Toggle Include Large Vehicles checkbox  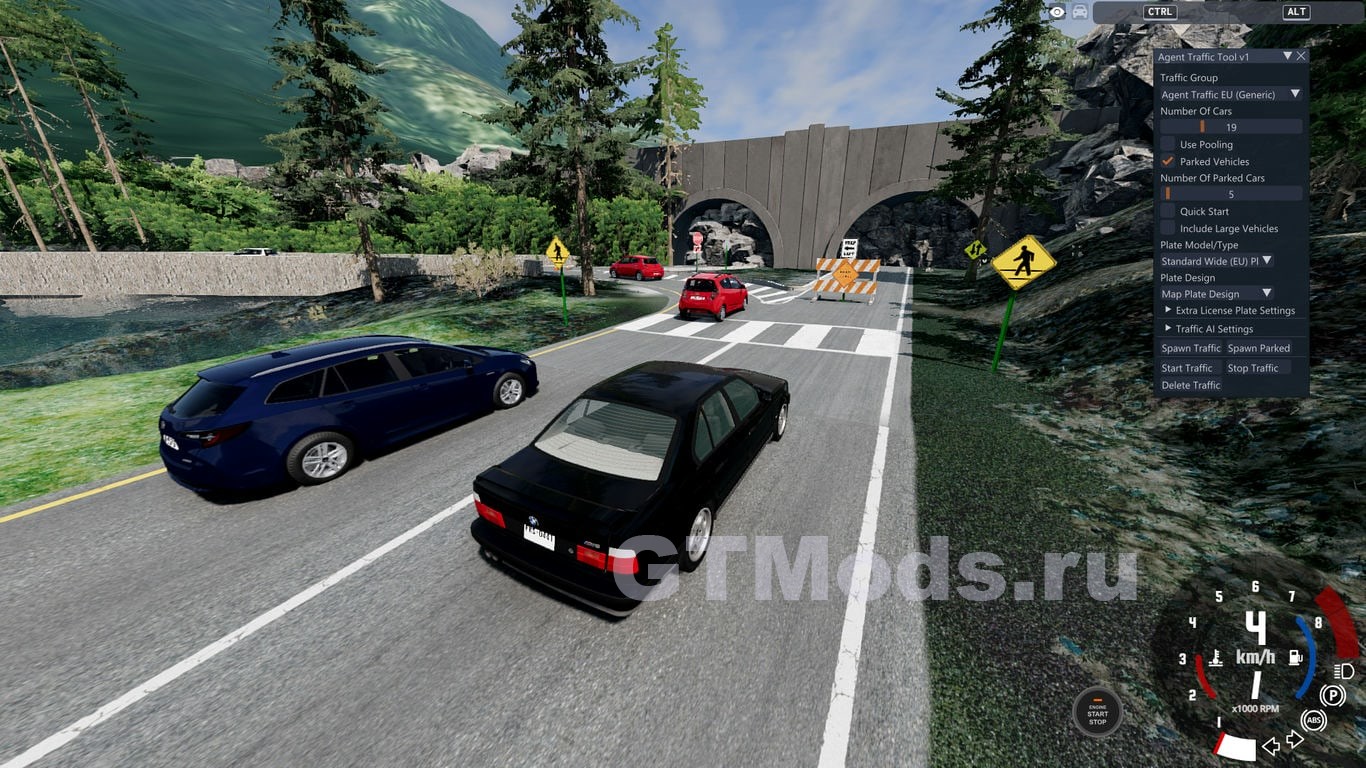pyautogui.click(x=1168, y=229)
